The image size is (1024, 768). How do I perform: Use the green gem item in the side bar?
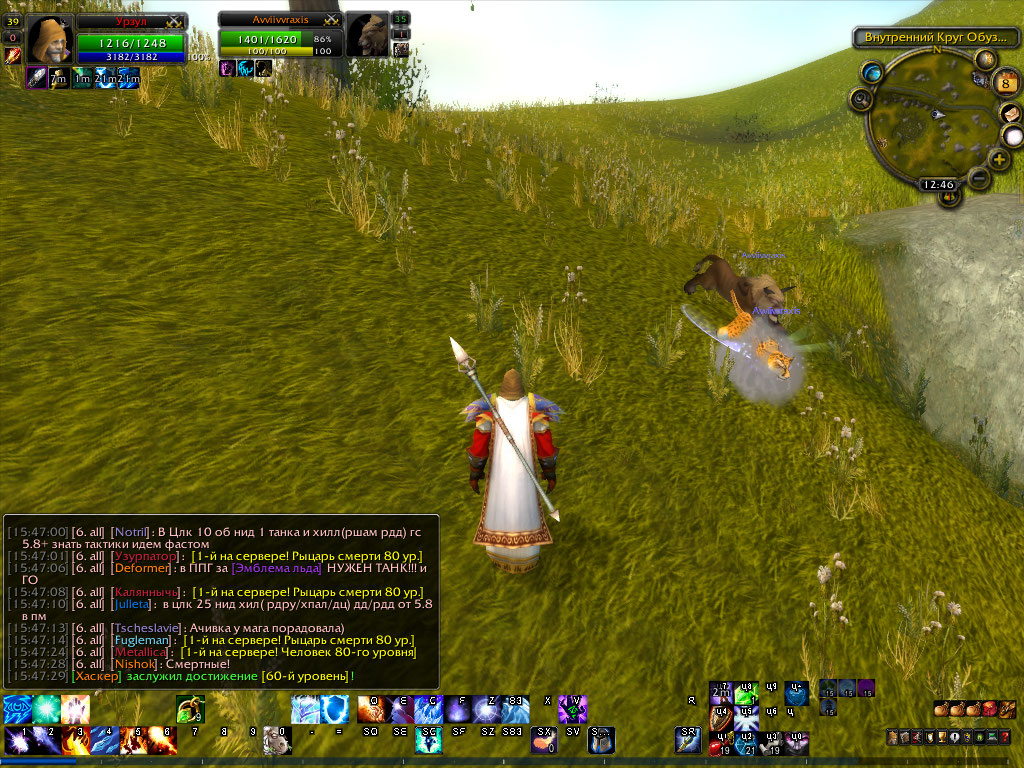[x=745, y=694]
